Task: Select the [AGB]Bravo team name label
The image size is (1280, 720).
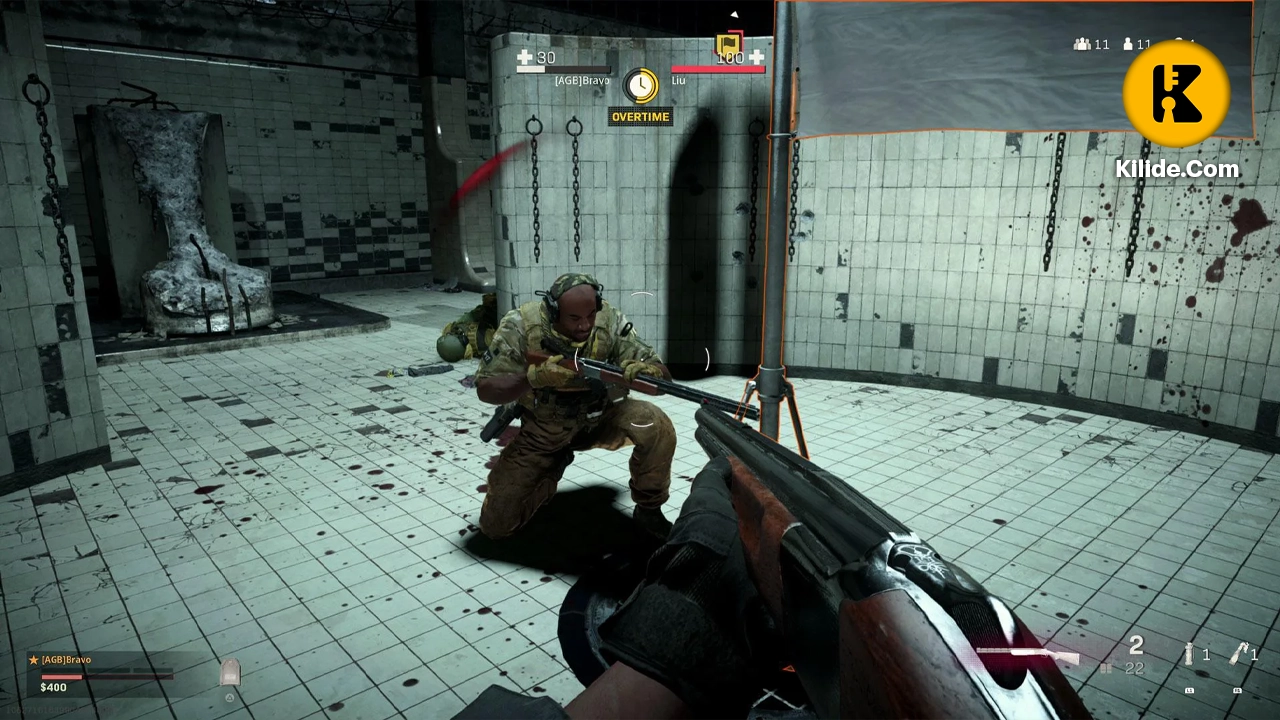Action: point(583,80)
